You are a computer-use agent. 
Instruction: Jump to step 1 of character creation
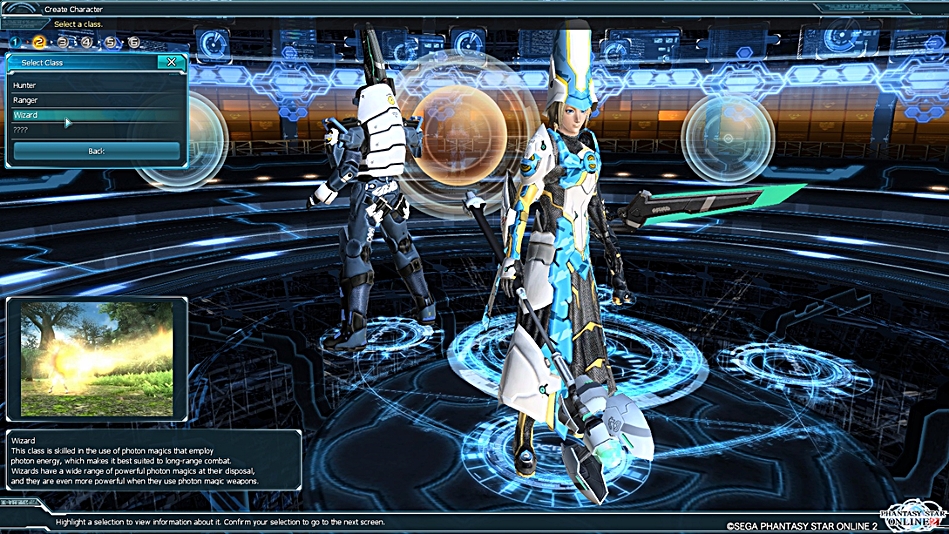15,43
